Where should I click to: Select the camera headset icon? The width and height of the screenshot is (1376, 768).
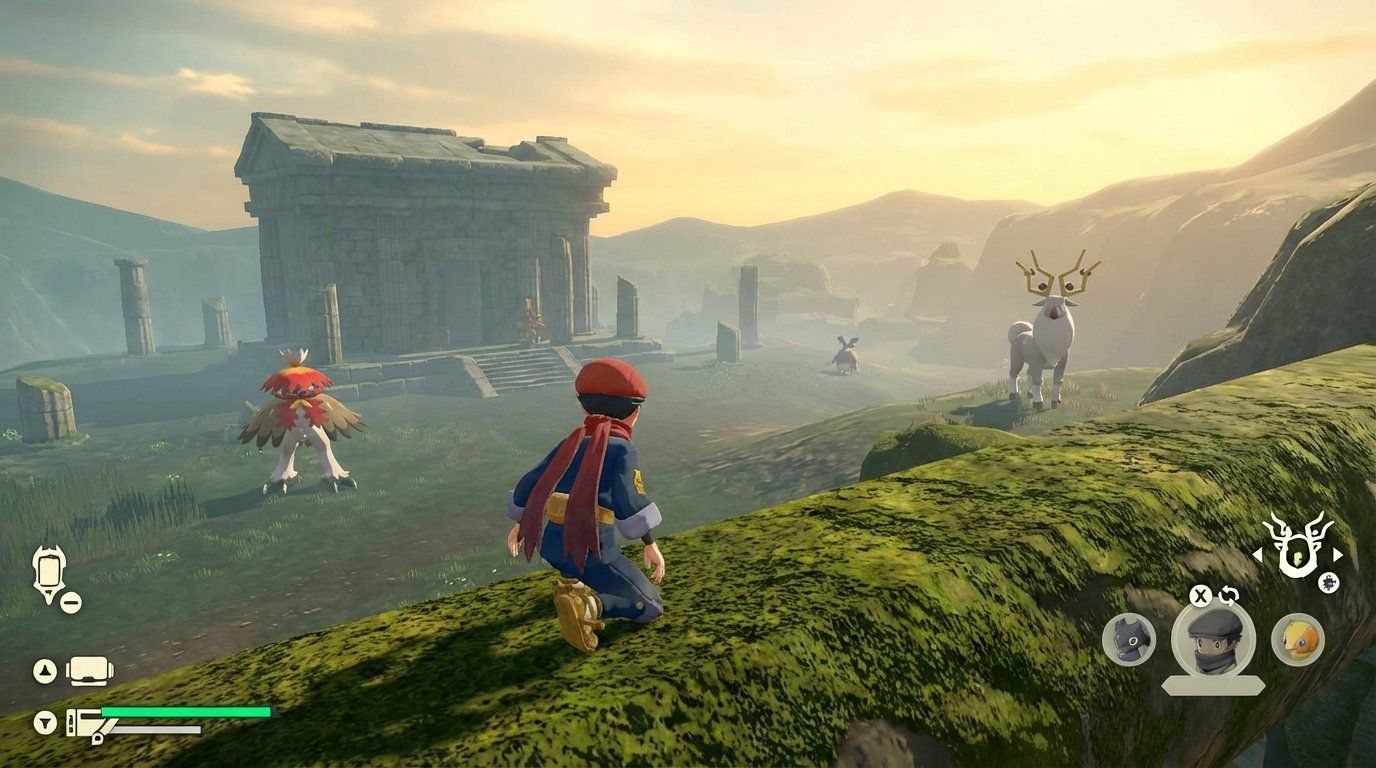[x=87, y=670]
